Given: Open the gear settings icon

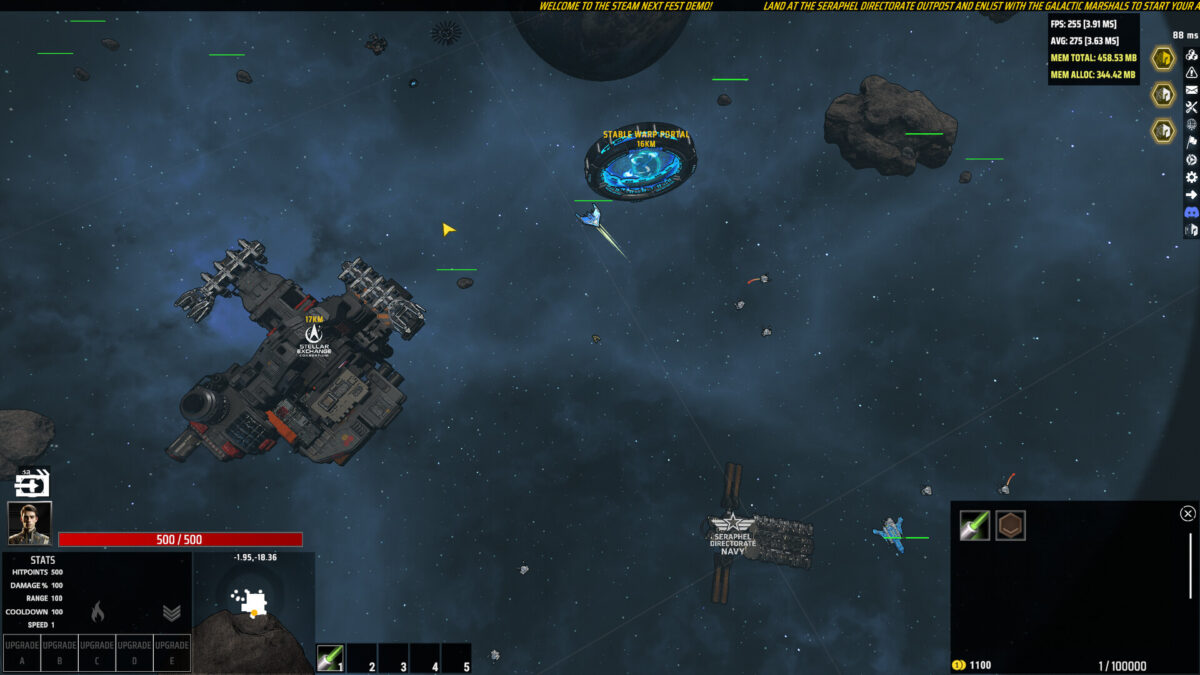Looking at the screenshot, I should coord(1191,177).
